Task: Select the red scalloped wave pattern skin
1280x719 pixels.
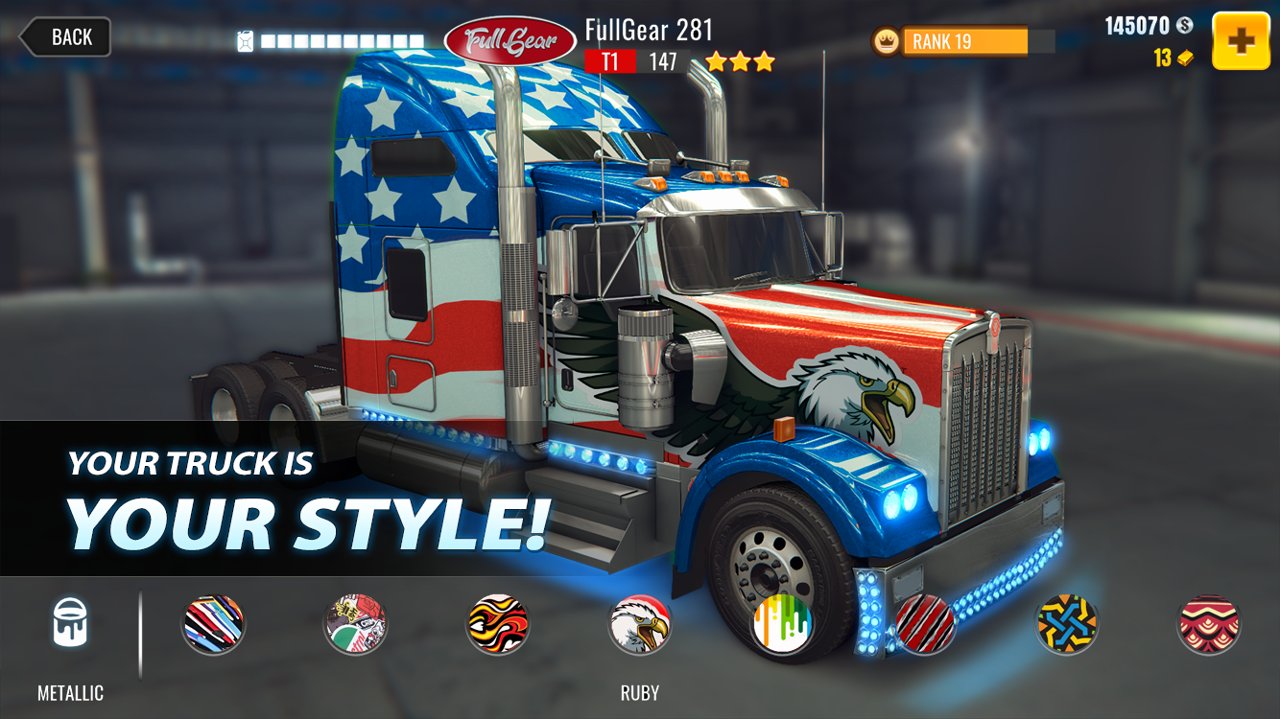Action: coord(1208,624)
